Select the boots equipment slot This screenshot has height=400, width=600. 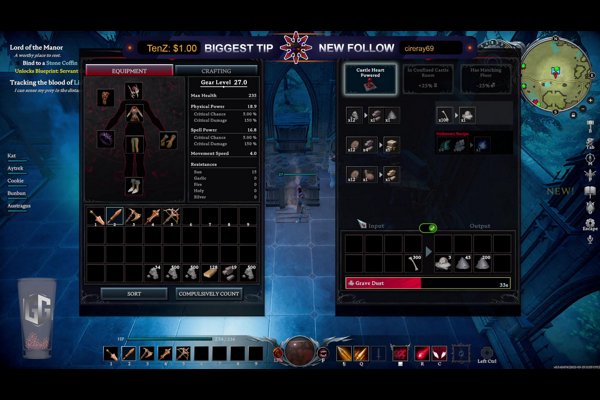(x=134, y=186)
